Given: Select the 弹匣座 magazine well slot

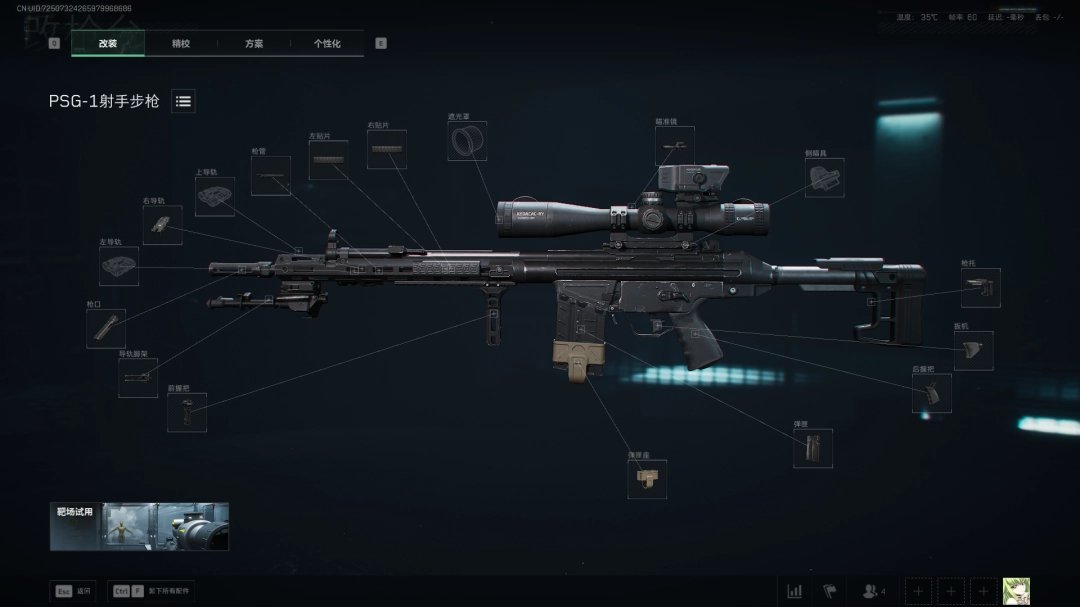Looking at the screenshot, I should coord(646,479).
